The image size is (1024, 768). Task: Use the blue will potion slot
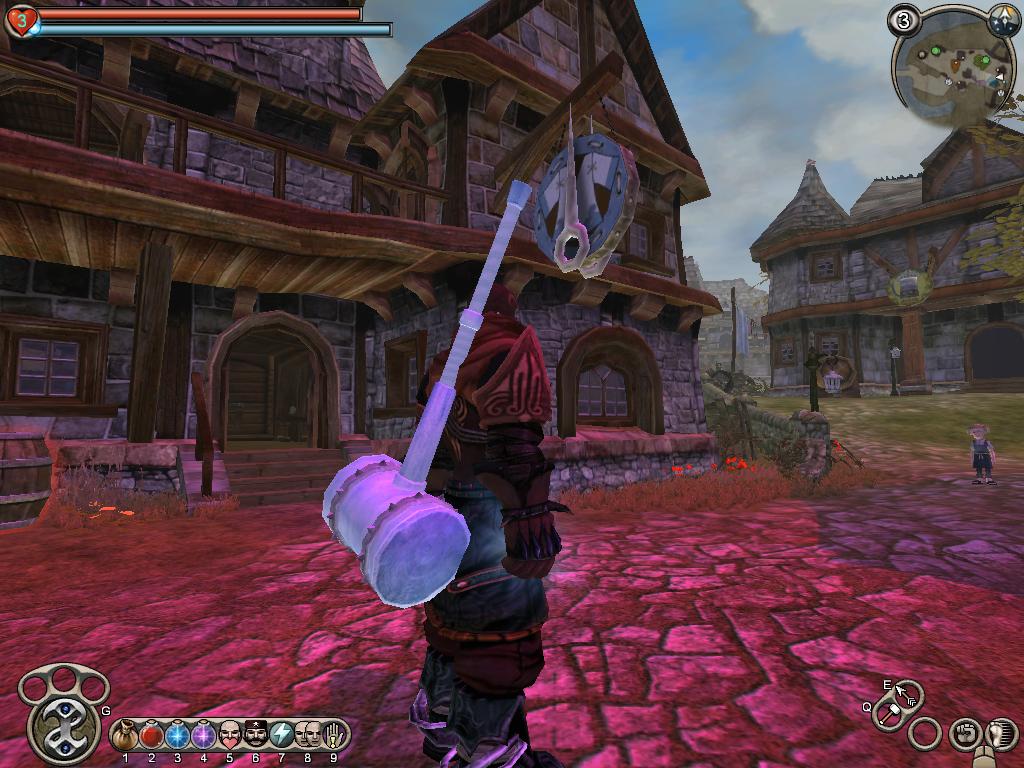(x=177, y=736)
